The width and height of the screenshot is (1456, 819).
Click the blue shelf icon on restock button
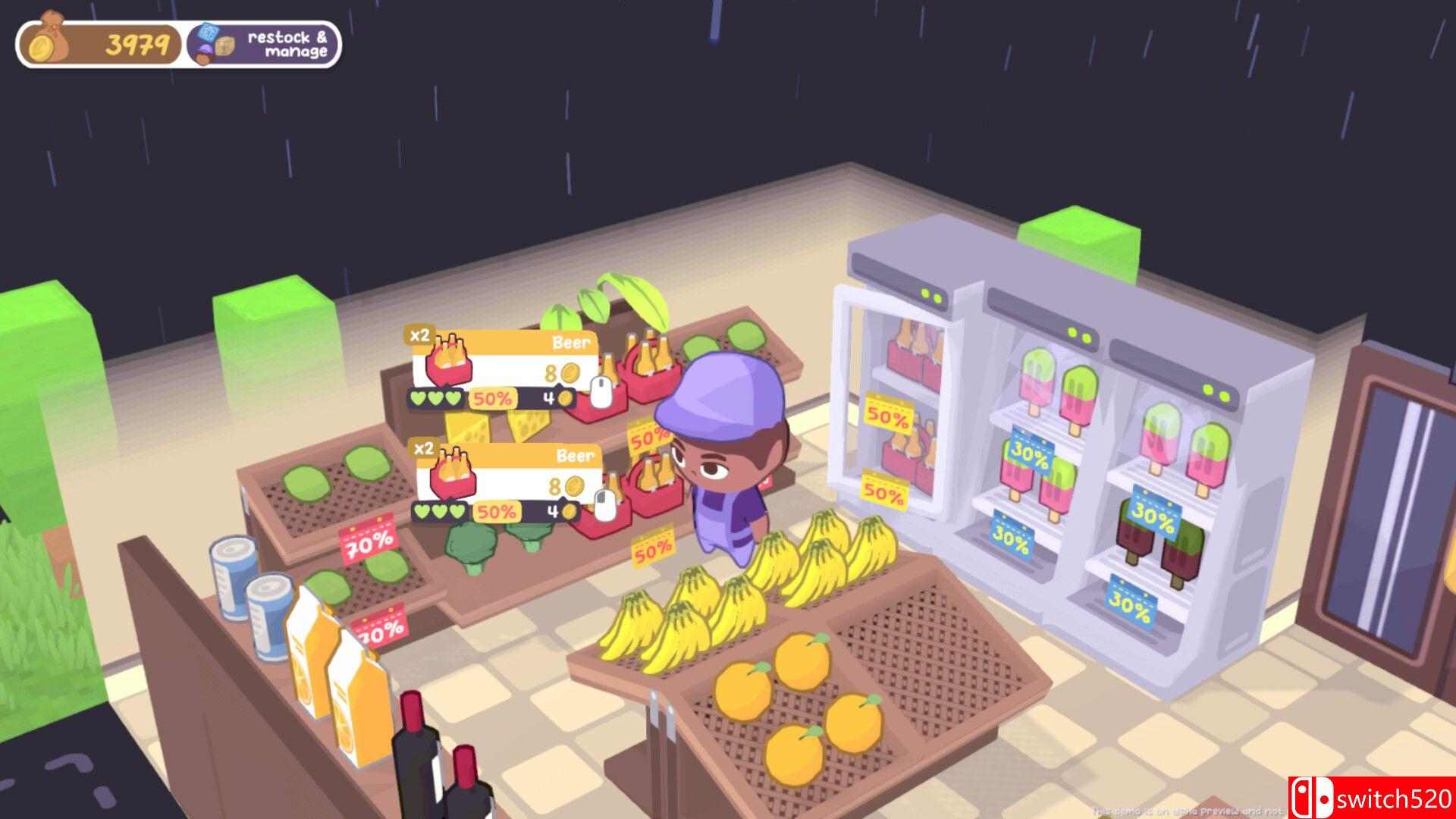pyautogui.click(x=209, y=33)
